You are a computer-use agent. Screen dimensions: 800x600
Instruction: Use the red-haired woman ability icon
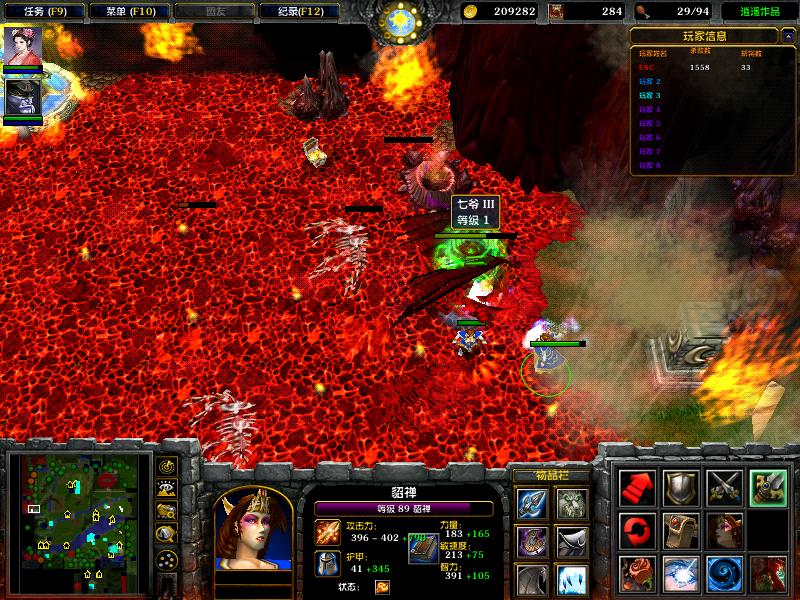click(768, 573)
